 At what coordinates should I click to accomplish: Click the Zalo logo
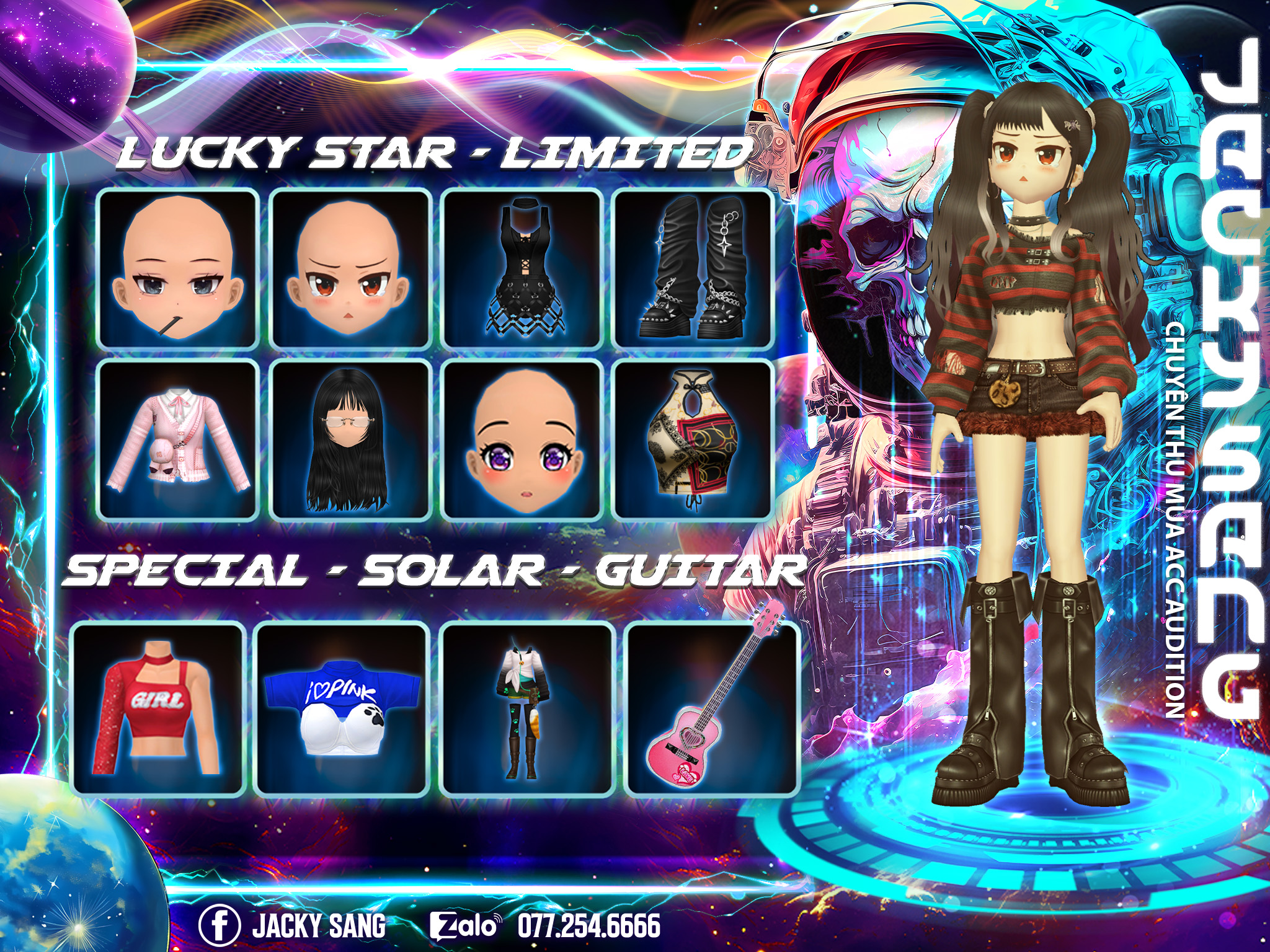click(464, 926)
